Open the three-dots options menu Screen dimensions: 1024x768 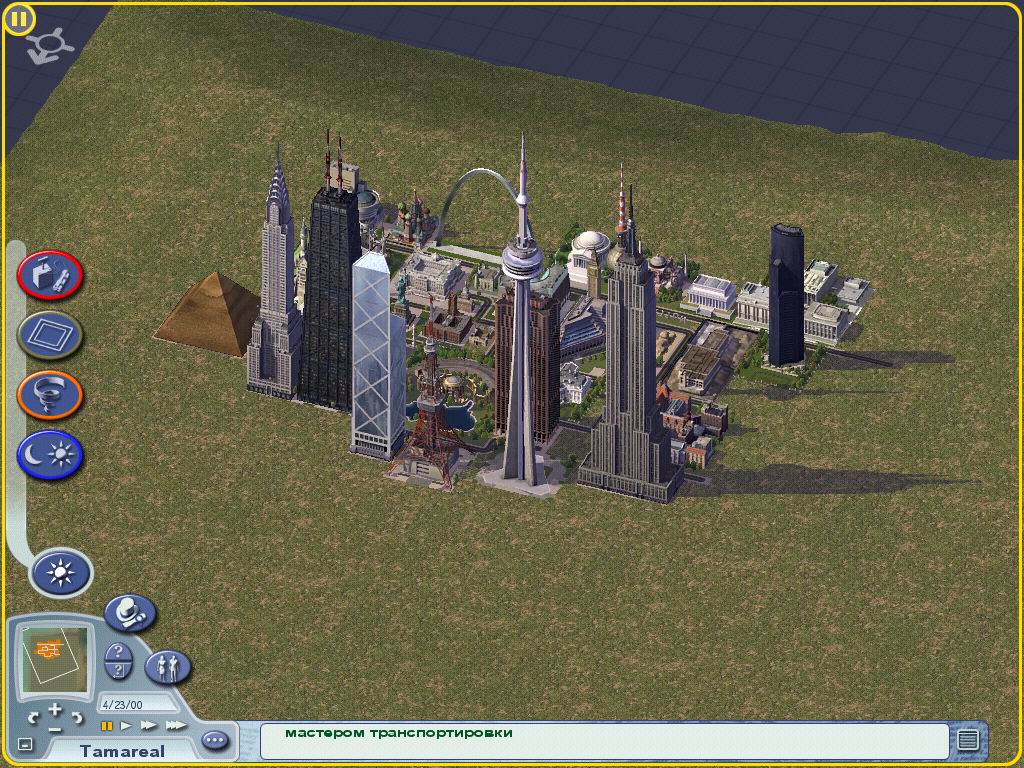click(x=215, y=741)
